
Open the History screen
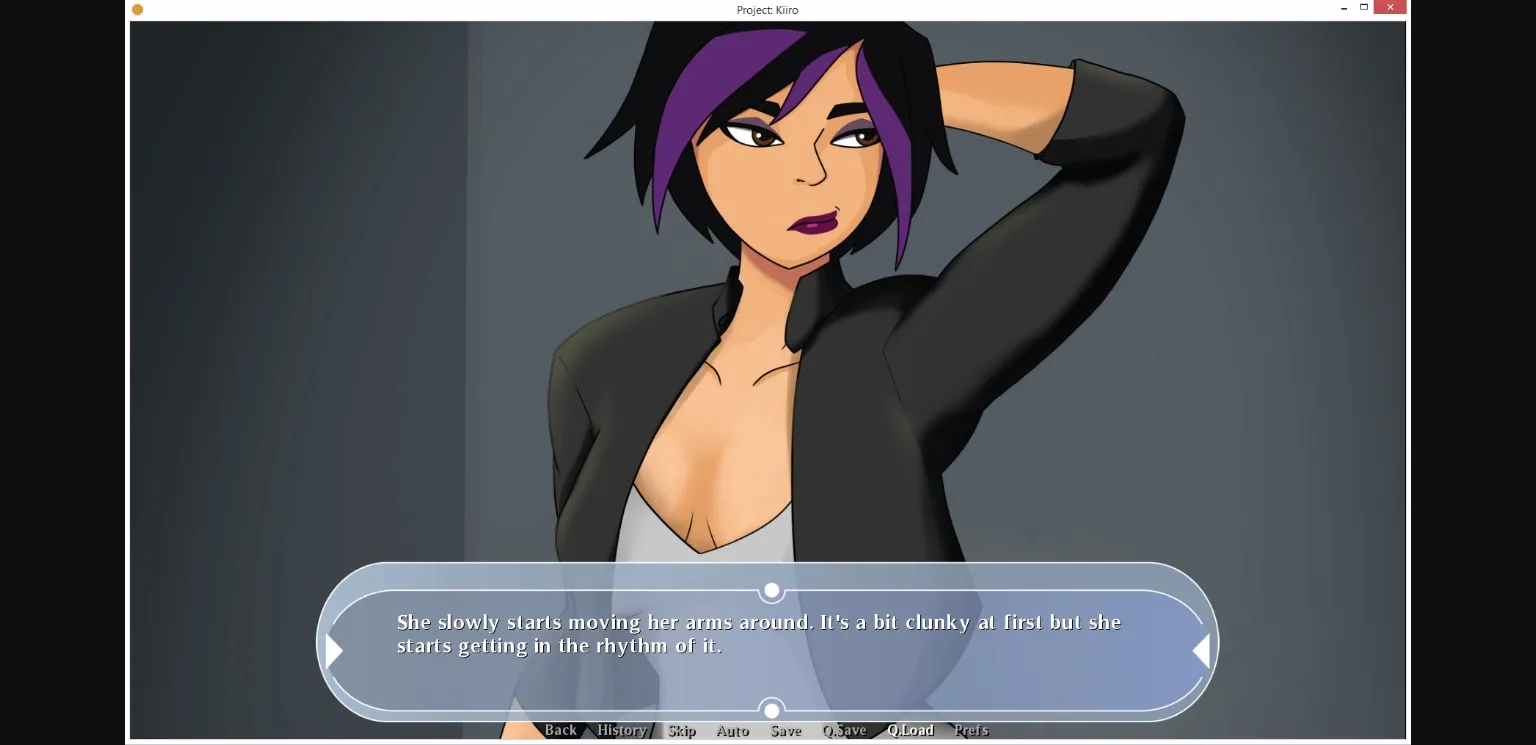click(620, 730)
